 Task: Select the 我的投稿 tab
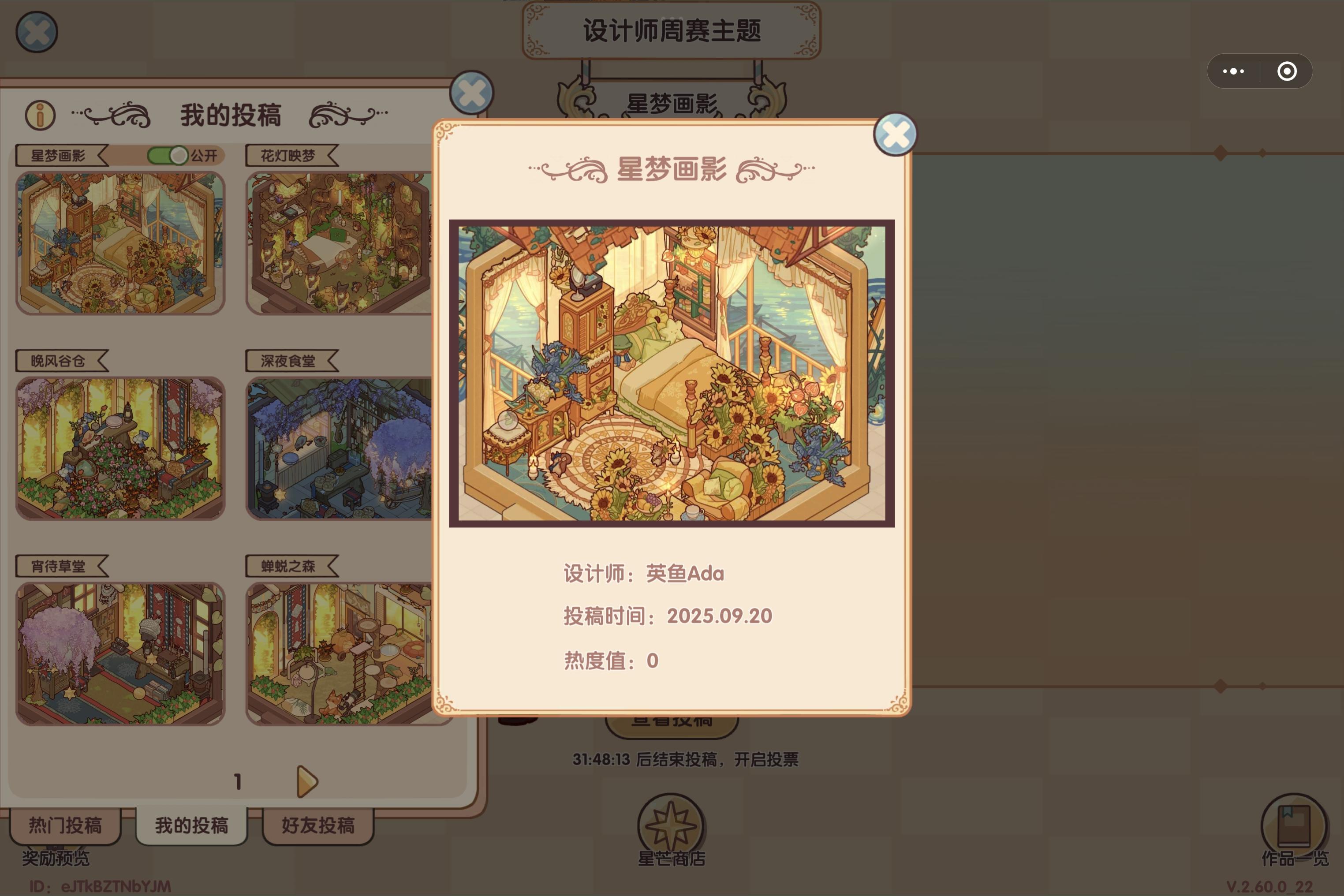192,825
